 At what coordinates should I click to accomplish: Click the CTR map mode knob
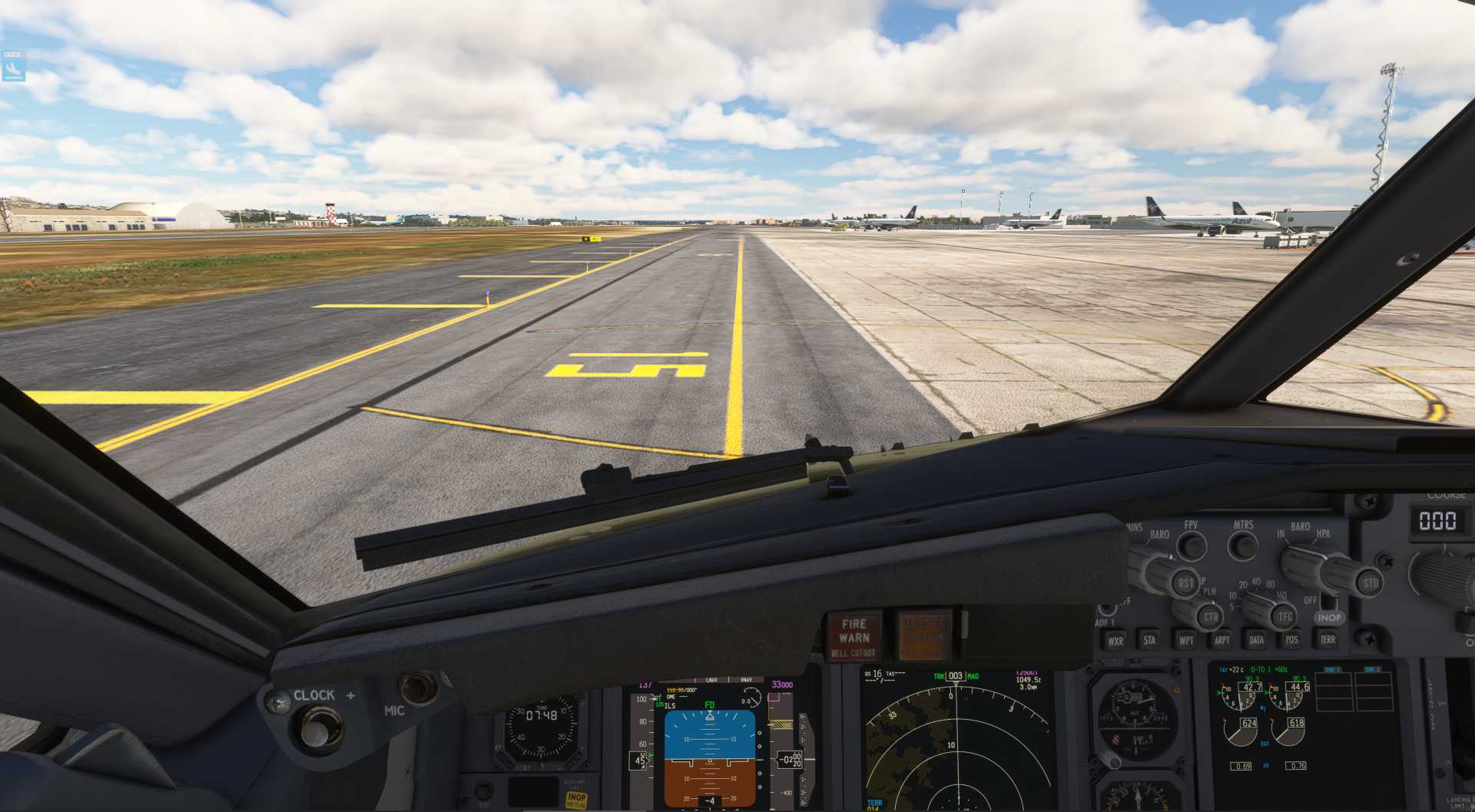pos(1210,616)
